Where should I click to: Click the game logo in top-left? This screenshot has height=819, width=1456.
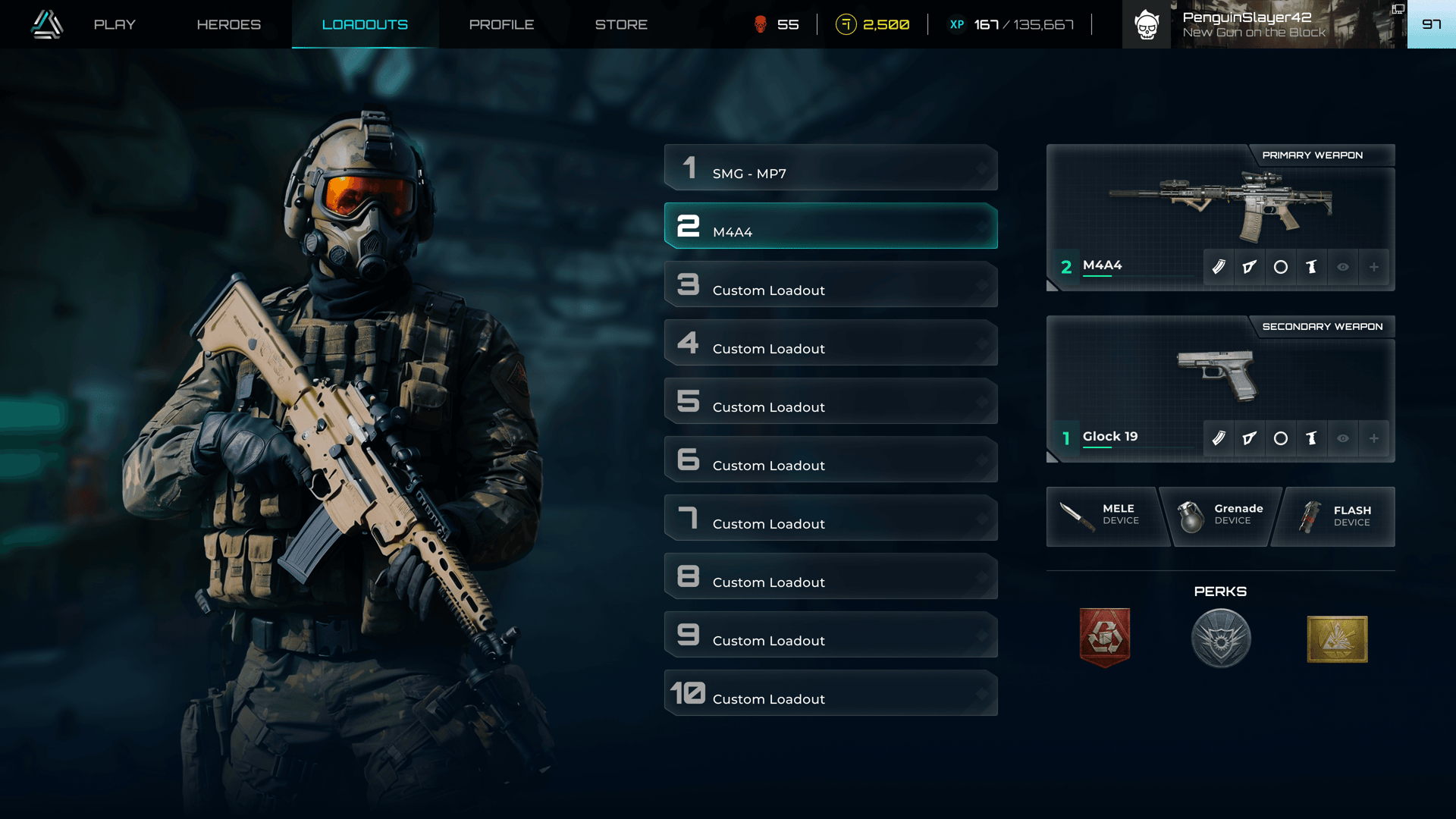pos(47,24)
